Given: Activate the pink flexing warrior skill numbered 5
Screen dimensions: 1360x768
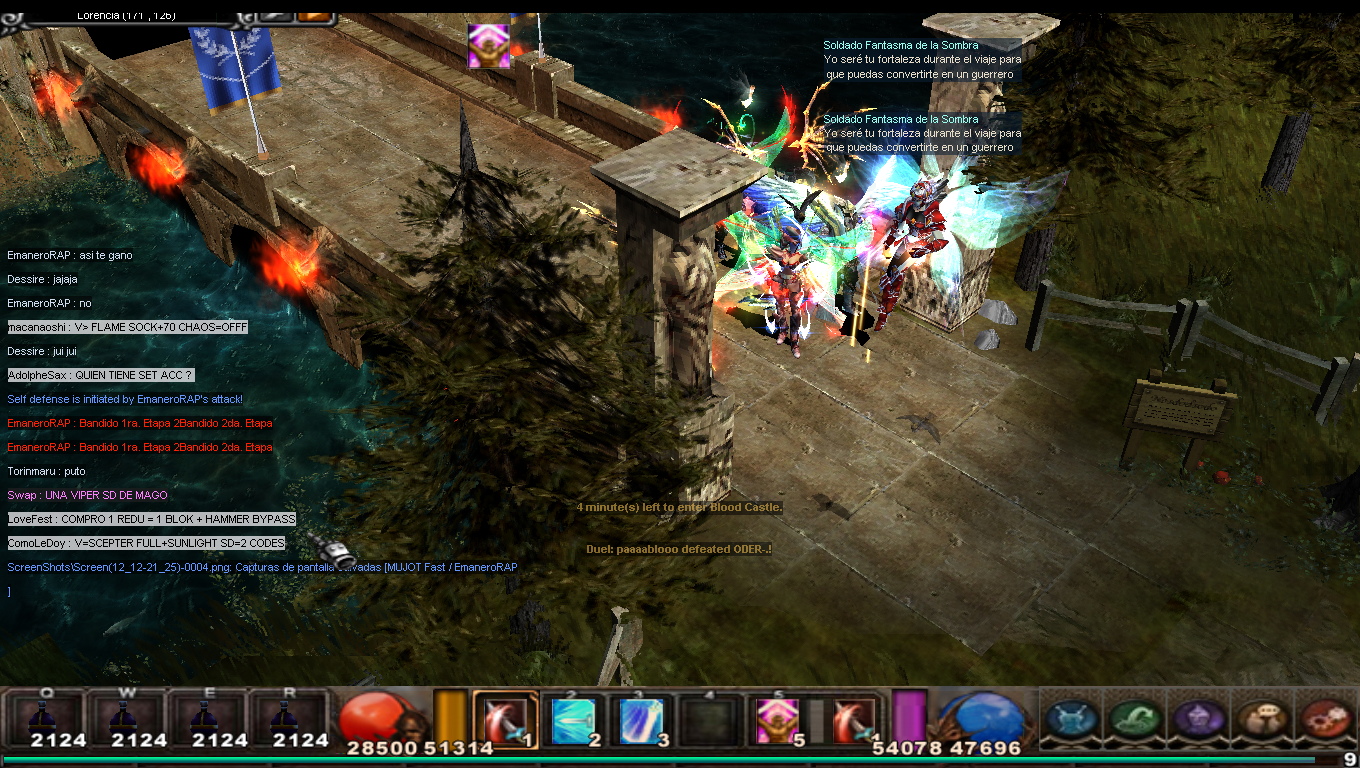Looking at the screenshot, I should (775, 720).
